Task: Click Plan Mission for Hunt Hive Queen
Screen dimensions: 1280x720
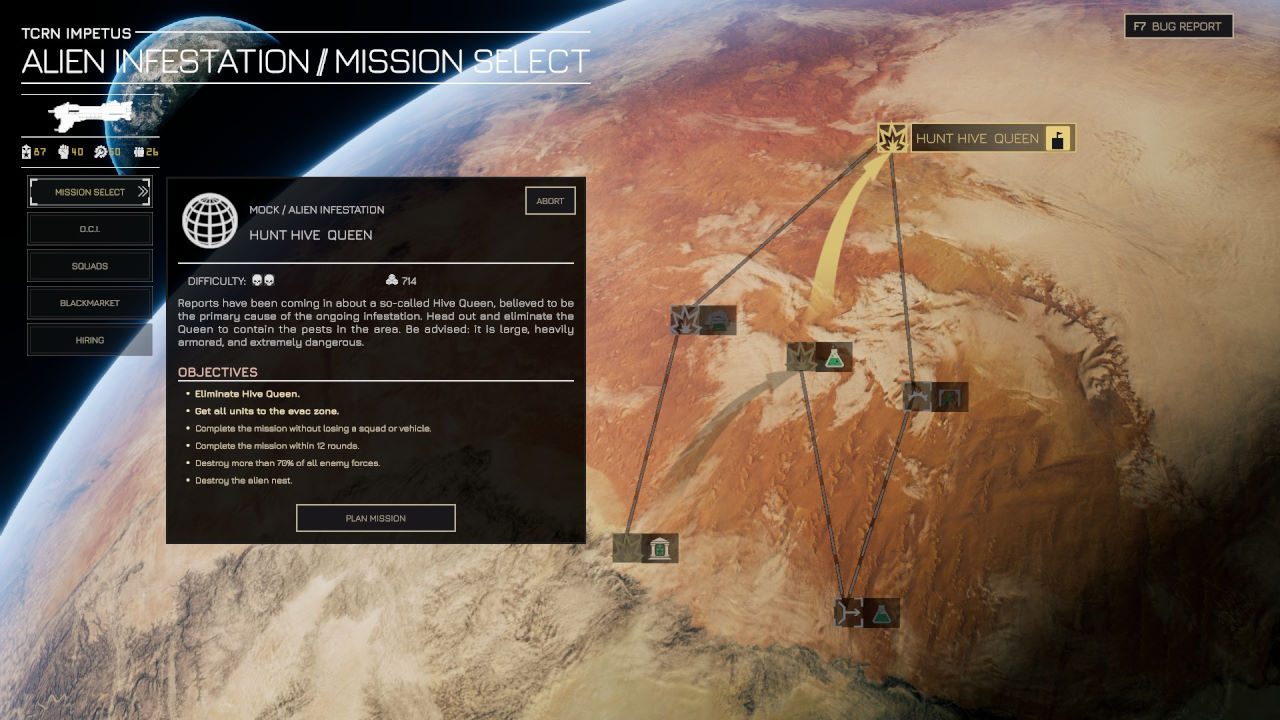Action: click(375, 518)
